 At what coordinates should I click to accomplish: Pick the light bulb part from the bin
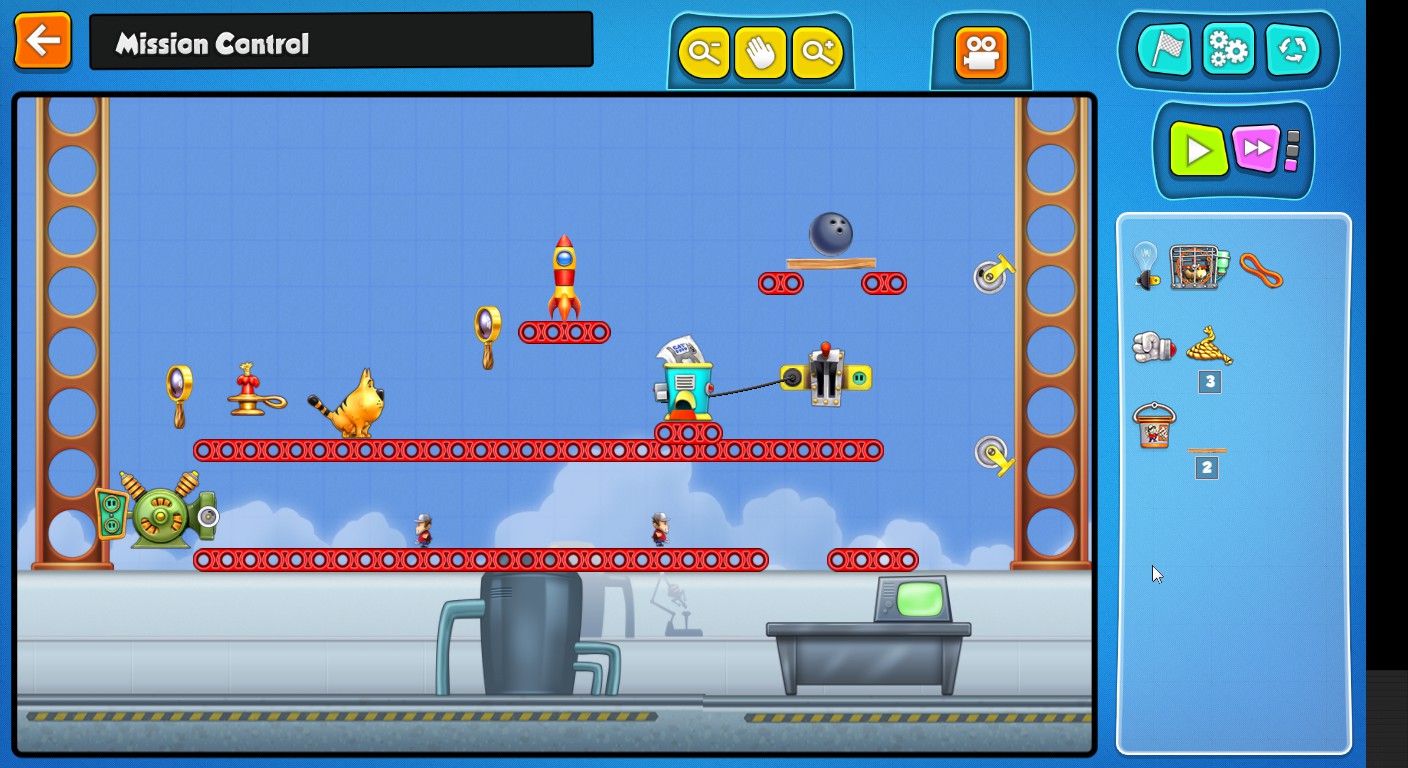pos(1146,266)
